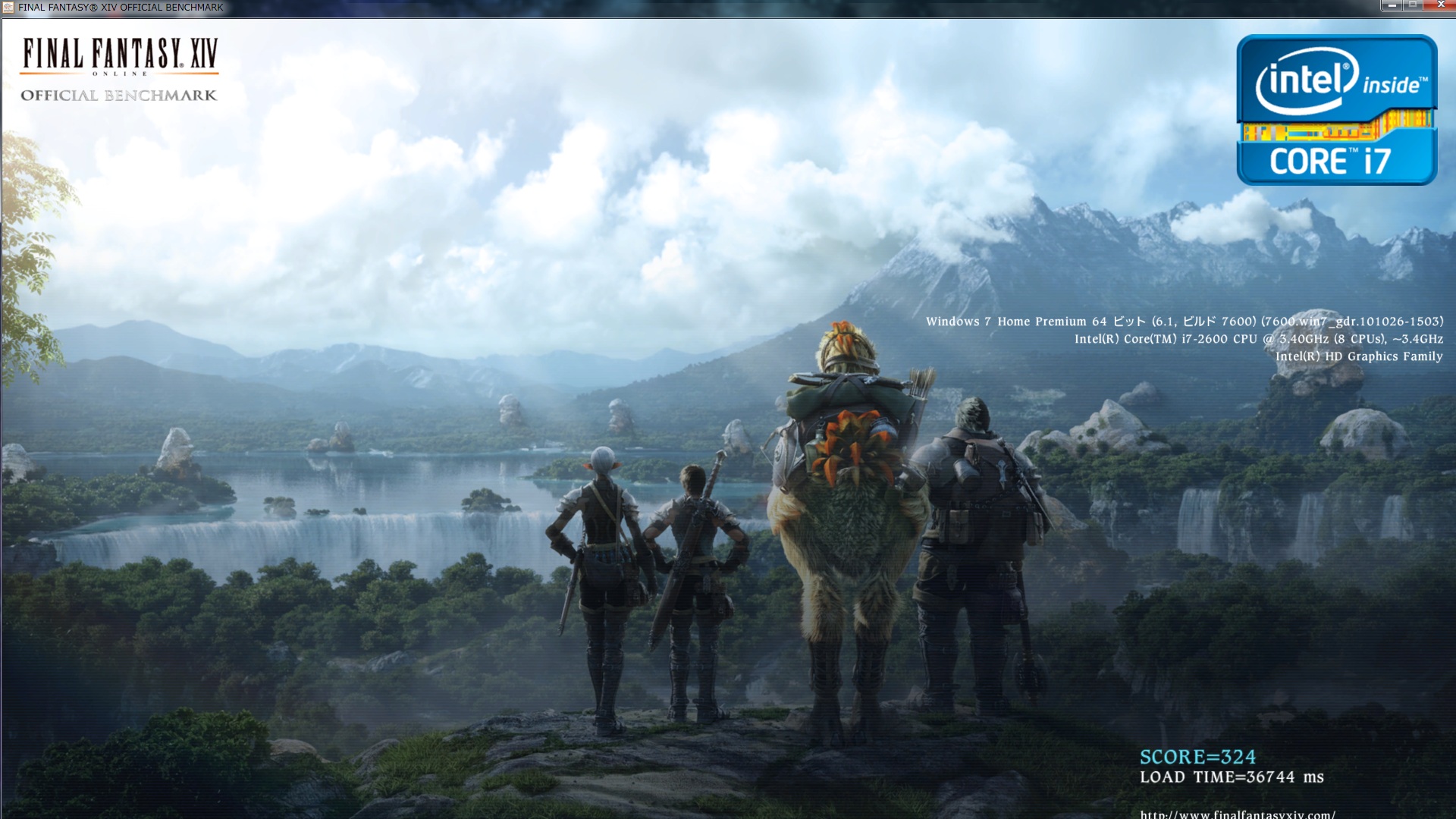Close the benchmark window

tap(1440, 5)
